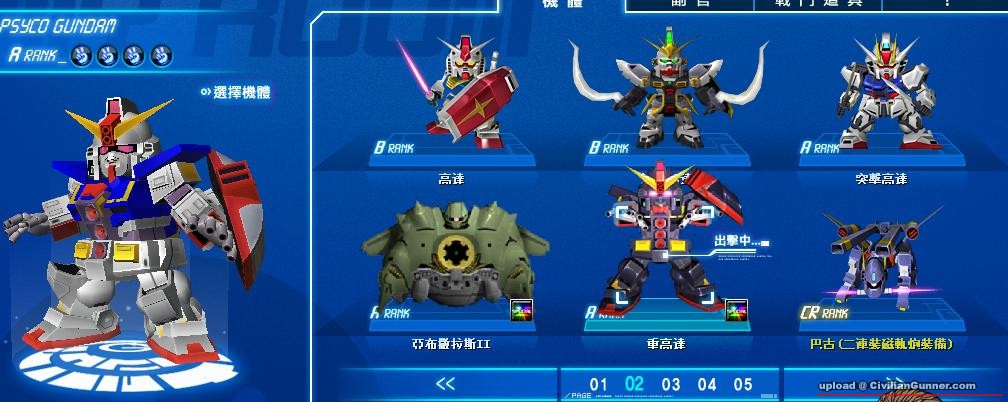
Task: Open page 05 of units
Action: 742,384
